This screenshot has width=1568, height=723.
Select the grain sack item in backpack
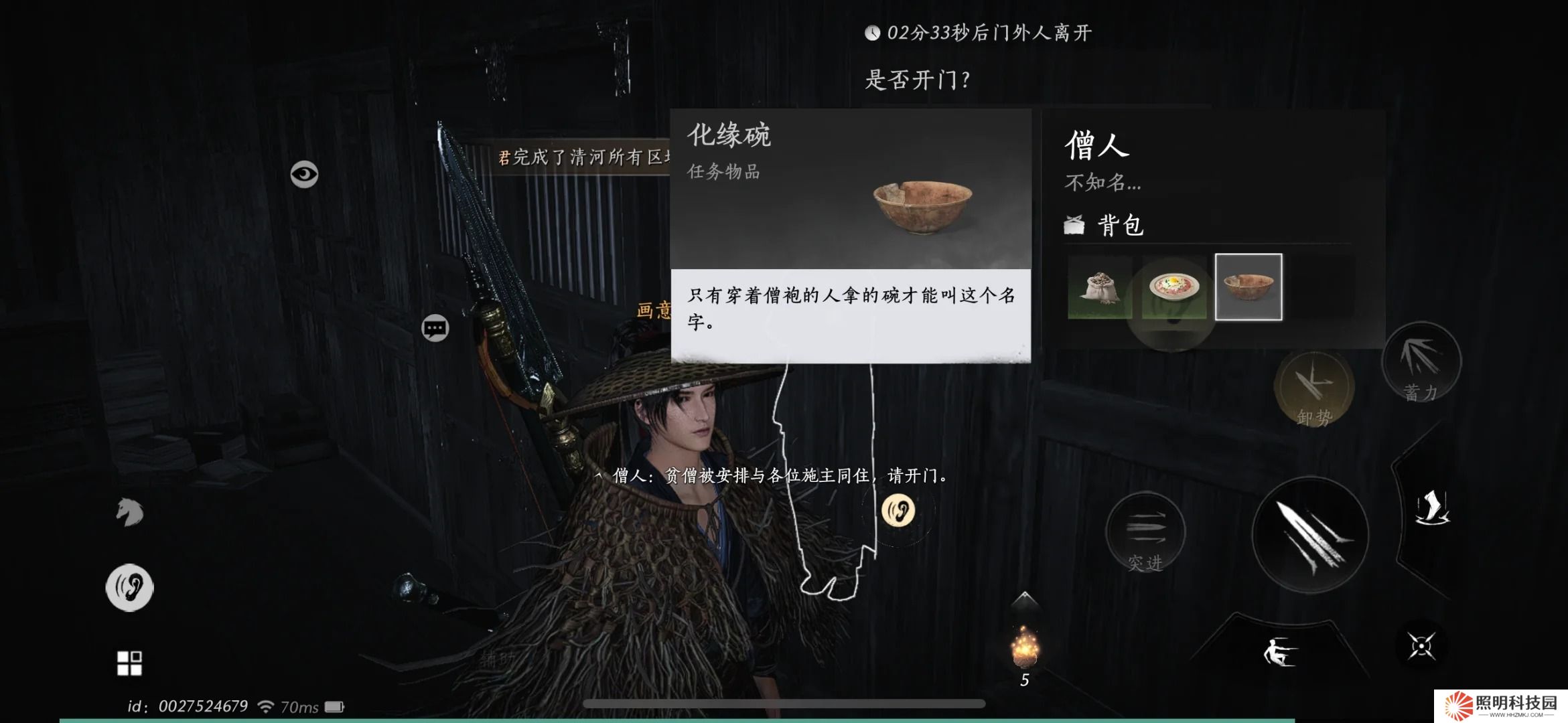coord(1100,287)
